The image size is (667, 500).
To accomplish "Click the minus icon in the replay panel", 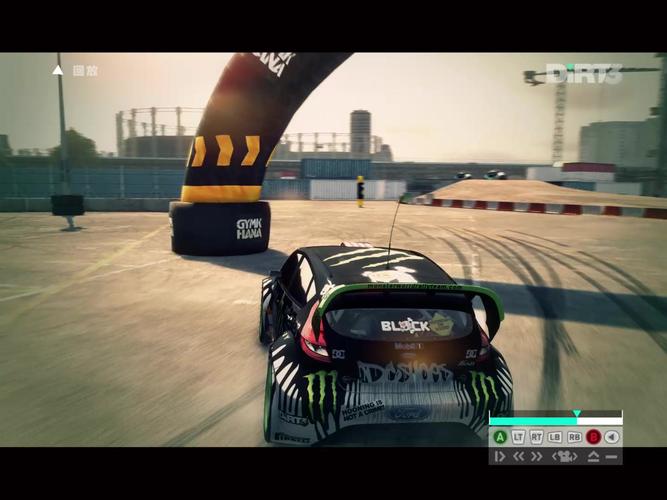I will 611,456.
